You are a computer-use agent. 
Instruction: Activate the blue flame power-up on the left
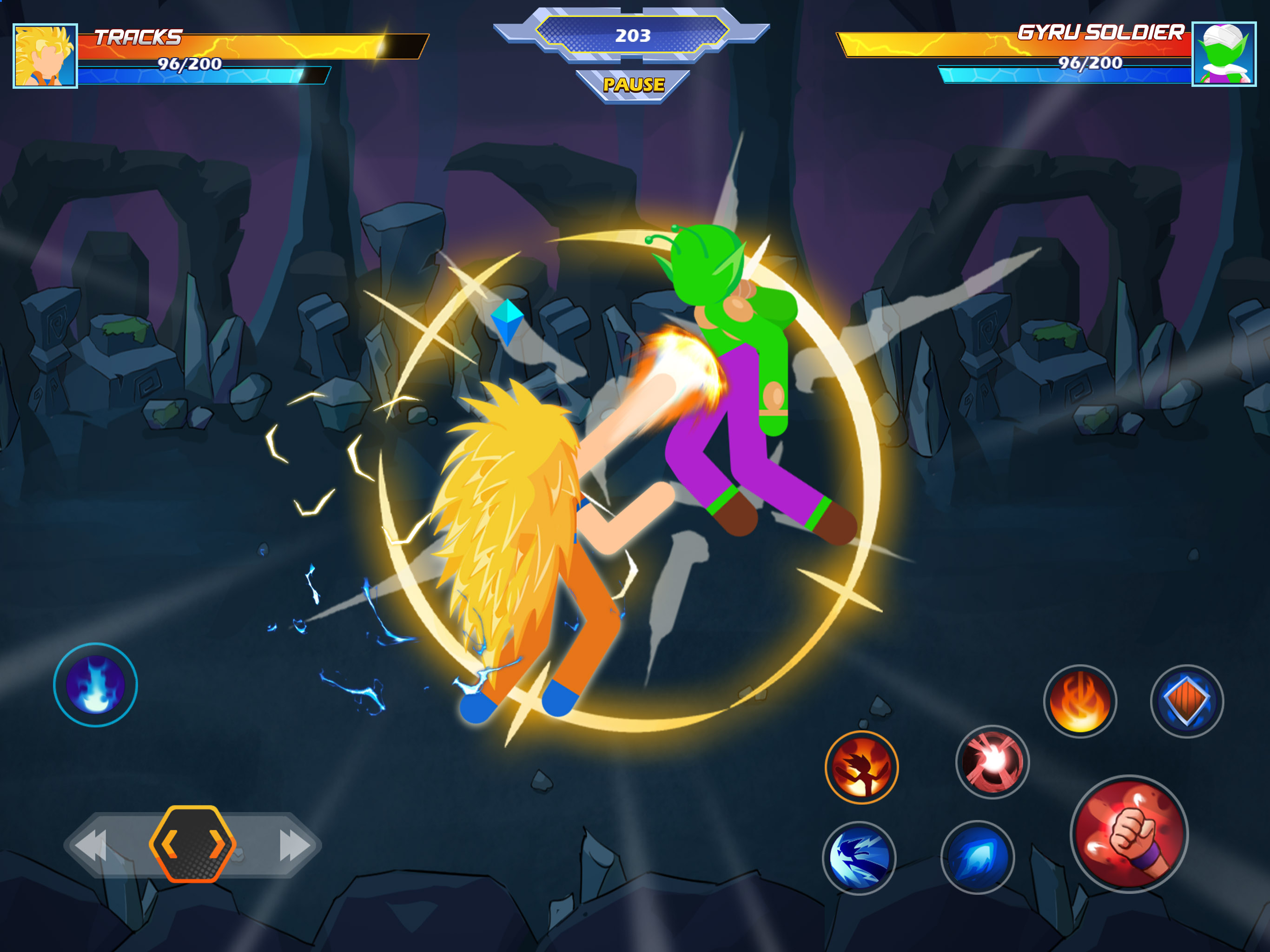[95, 685]
